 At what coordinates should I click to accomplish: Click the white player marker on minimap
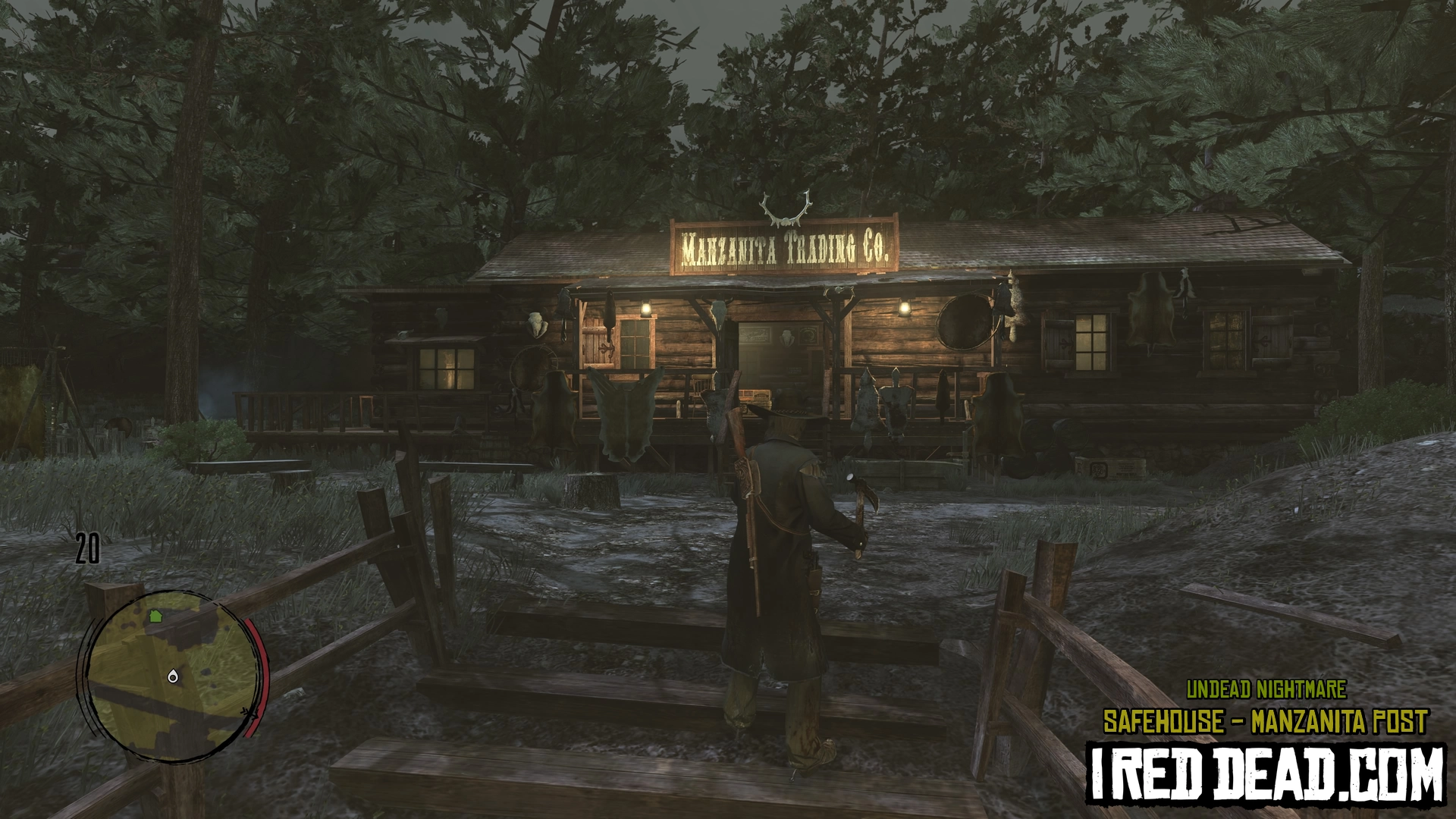click(x=174, y=675)
